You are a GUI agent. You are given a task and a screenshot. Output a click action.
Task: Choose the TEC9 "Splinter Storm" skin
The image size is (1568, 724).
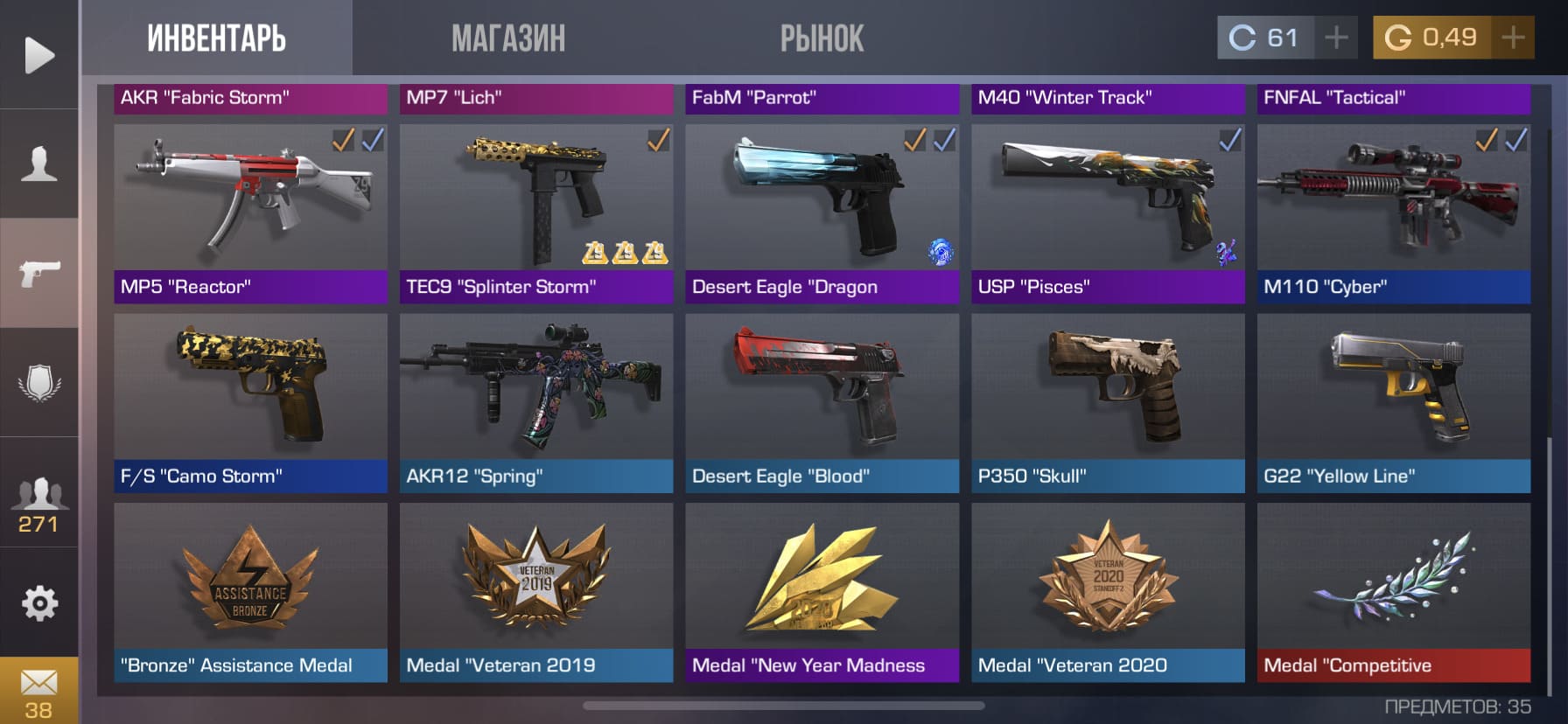[x=536, y=213]
